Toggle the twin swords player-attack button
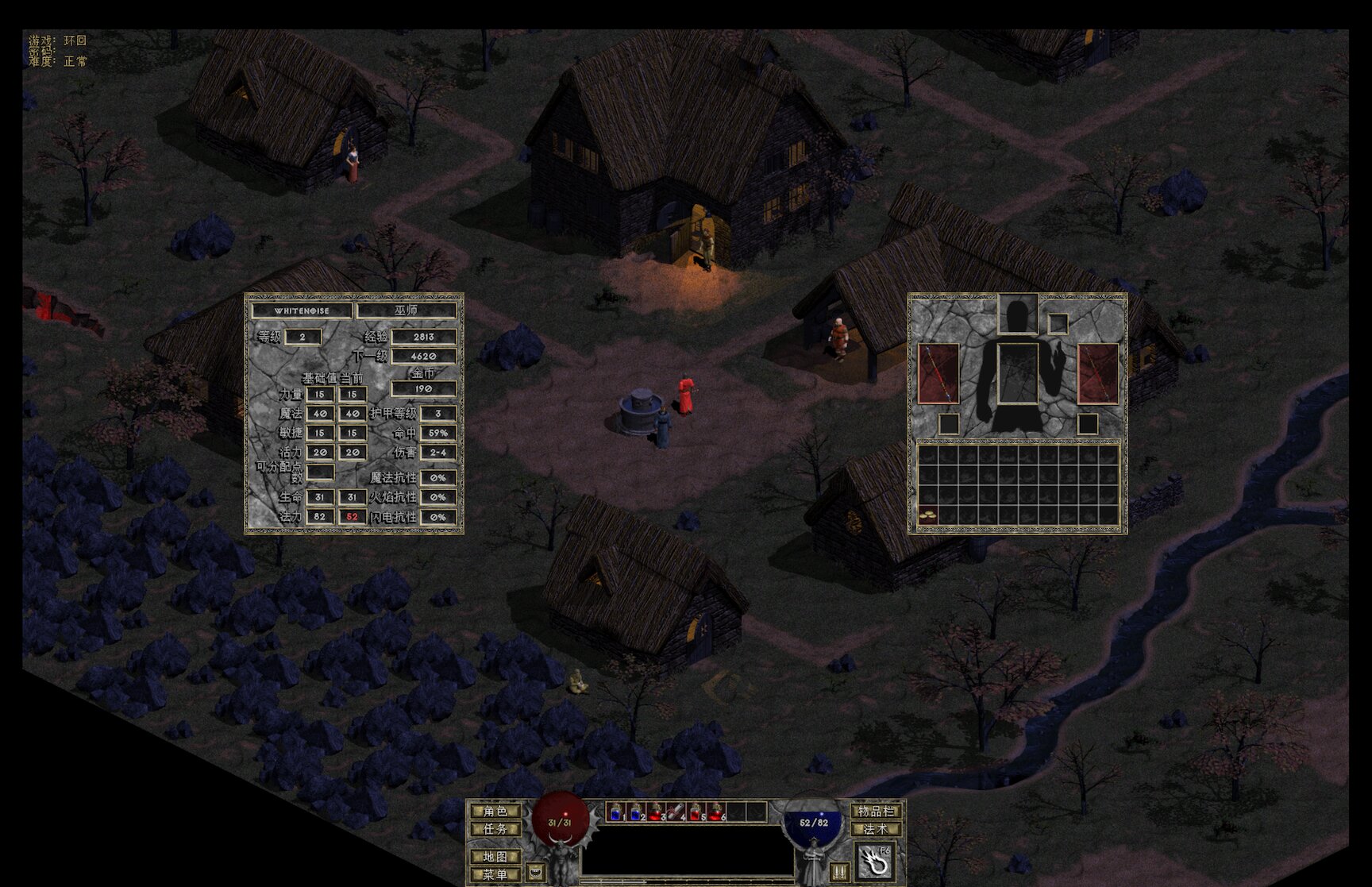Image resolution: width=1372 pixels, height=887 pixels. [839, 871]
